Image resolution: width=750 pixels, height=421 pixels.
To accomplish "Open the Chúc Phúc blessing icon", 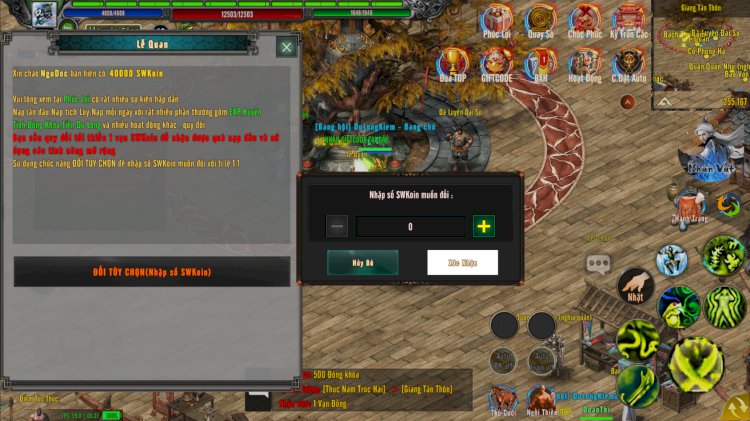I will 584,20.
